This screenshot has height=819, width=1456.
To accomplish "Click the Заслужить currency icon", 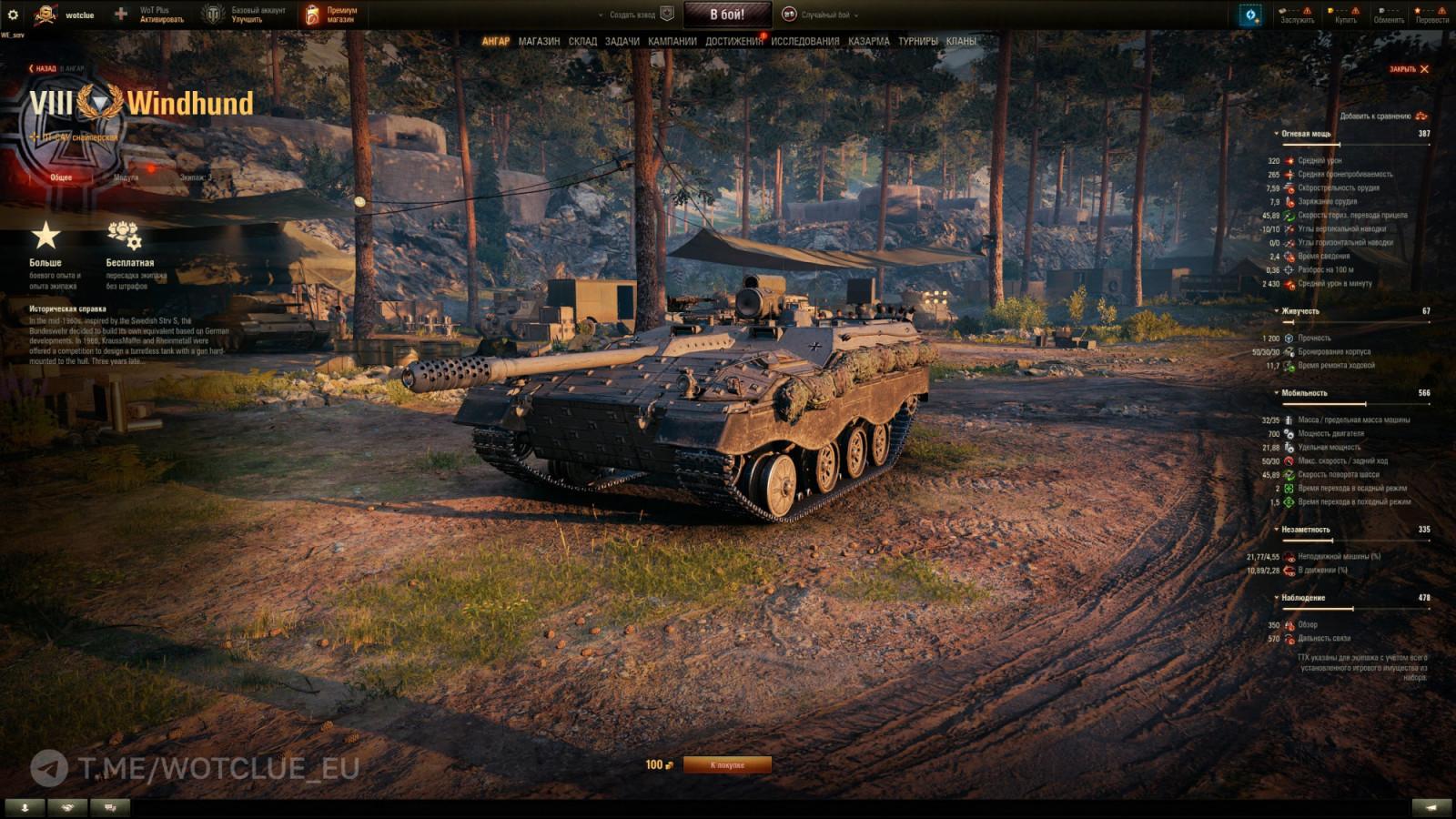I will click(x=1284, y=10).
